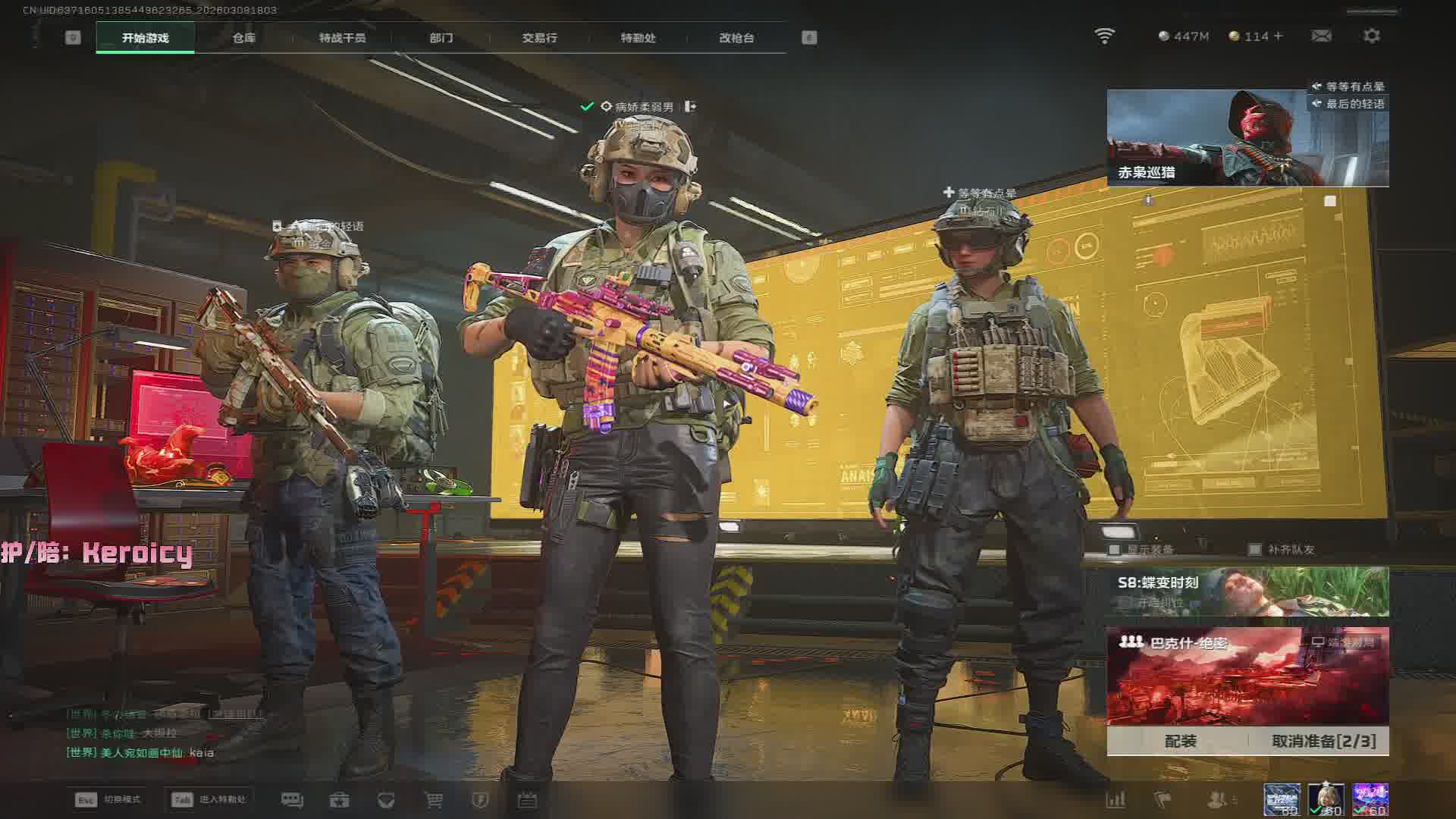
Task: Toggle the 补齐队友 fill-teammates checkbox
Action: 1255,549
